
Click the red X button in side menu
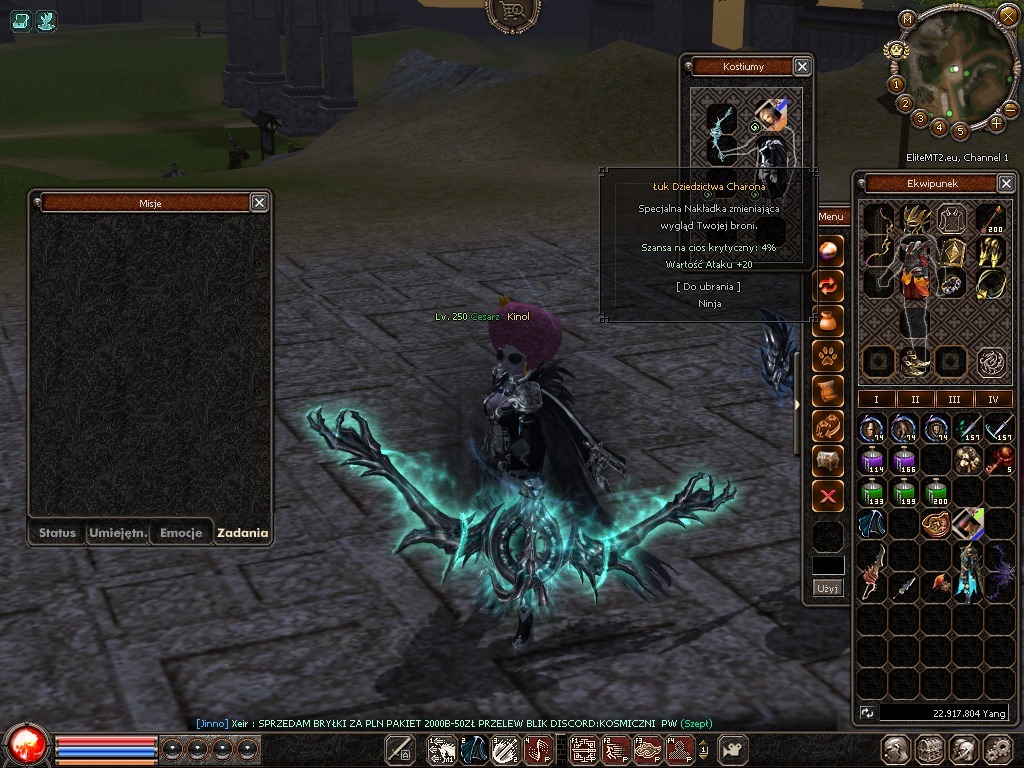[828, 496]
